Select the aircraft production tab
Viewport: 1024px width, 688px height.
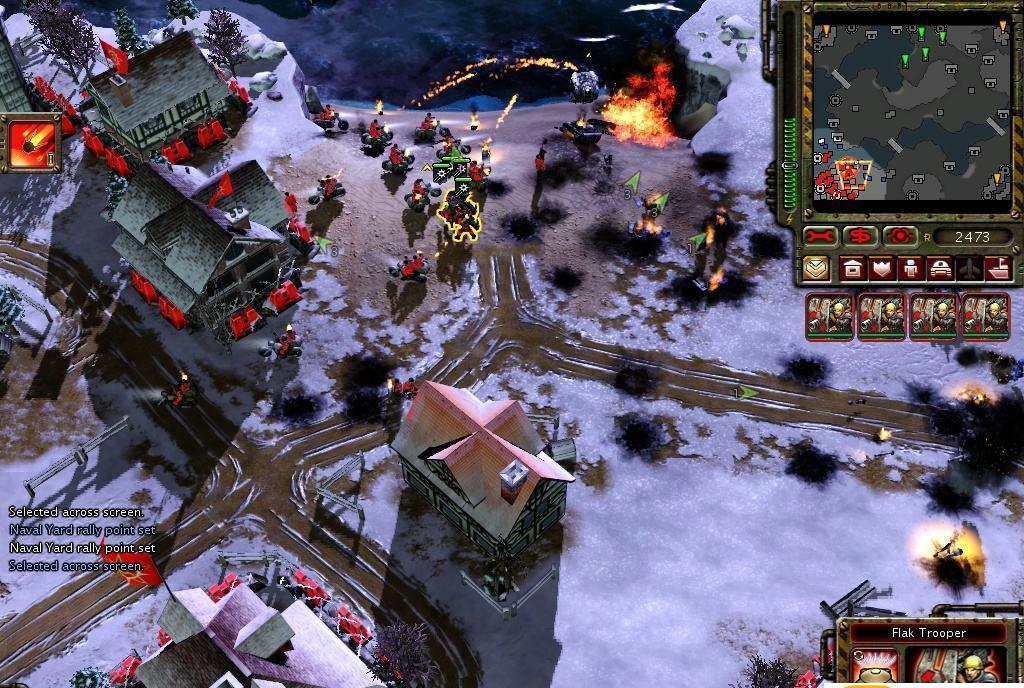point(969,268)
